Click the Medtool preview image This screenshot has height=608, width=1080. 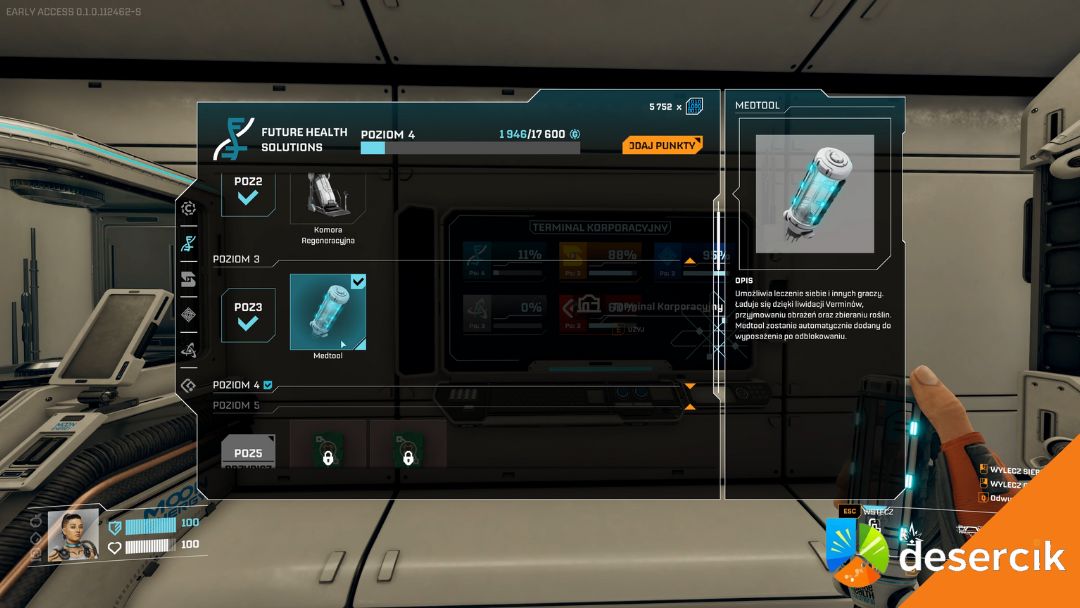pos(814,193)
